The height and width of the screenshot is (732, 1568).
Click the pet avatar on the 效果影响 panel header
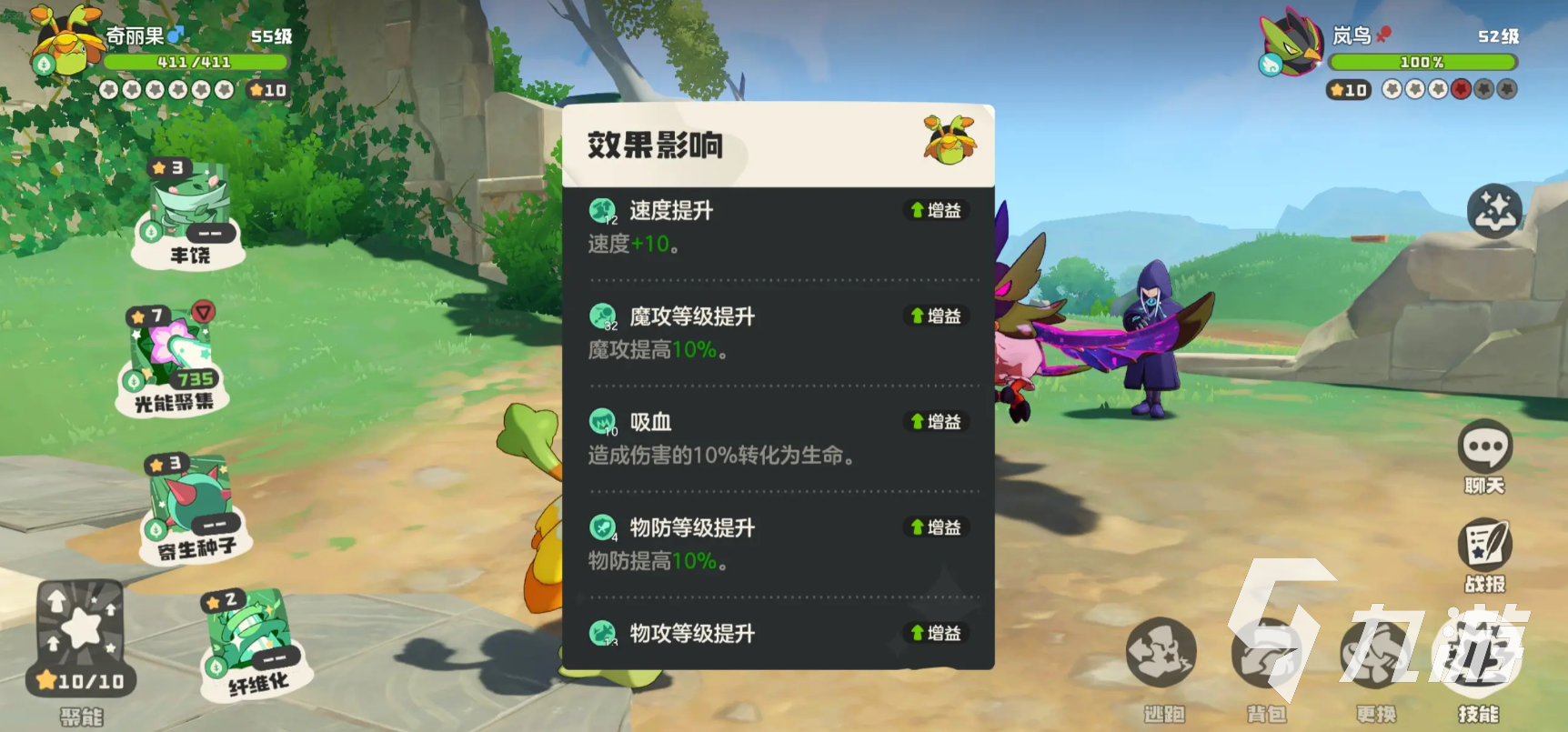(949, 143)
